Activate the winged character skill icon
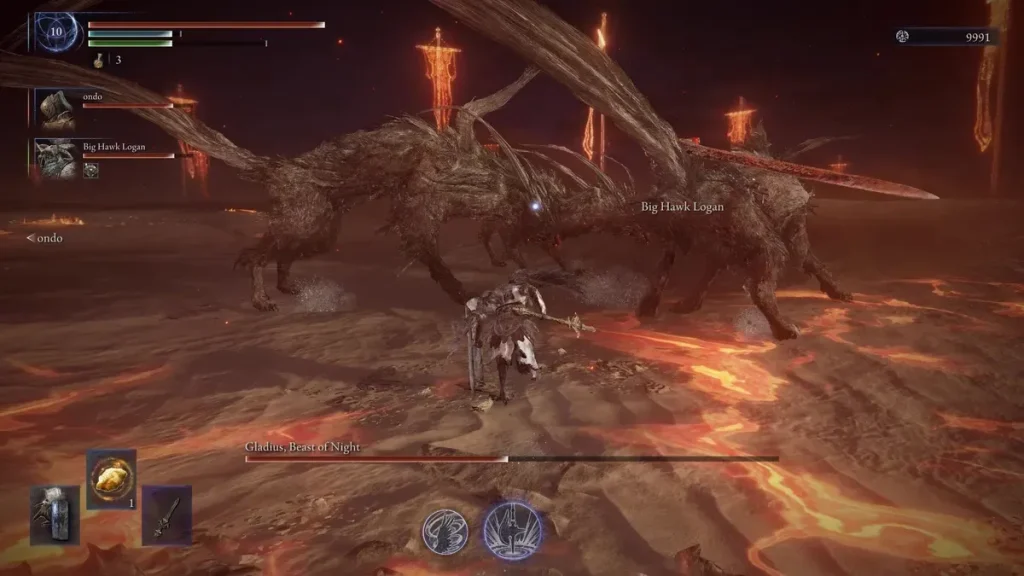Viewport: 1024px width, 576px height. pyautogui.click(x=445, y=531)
